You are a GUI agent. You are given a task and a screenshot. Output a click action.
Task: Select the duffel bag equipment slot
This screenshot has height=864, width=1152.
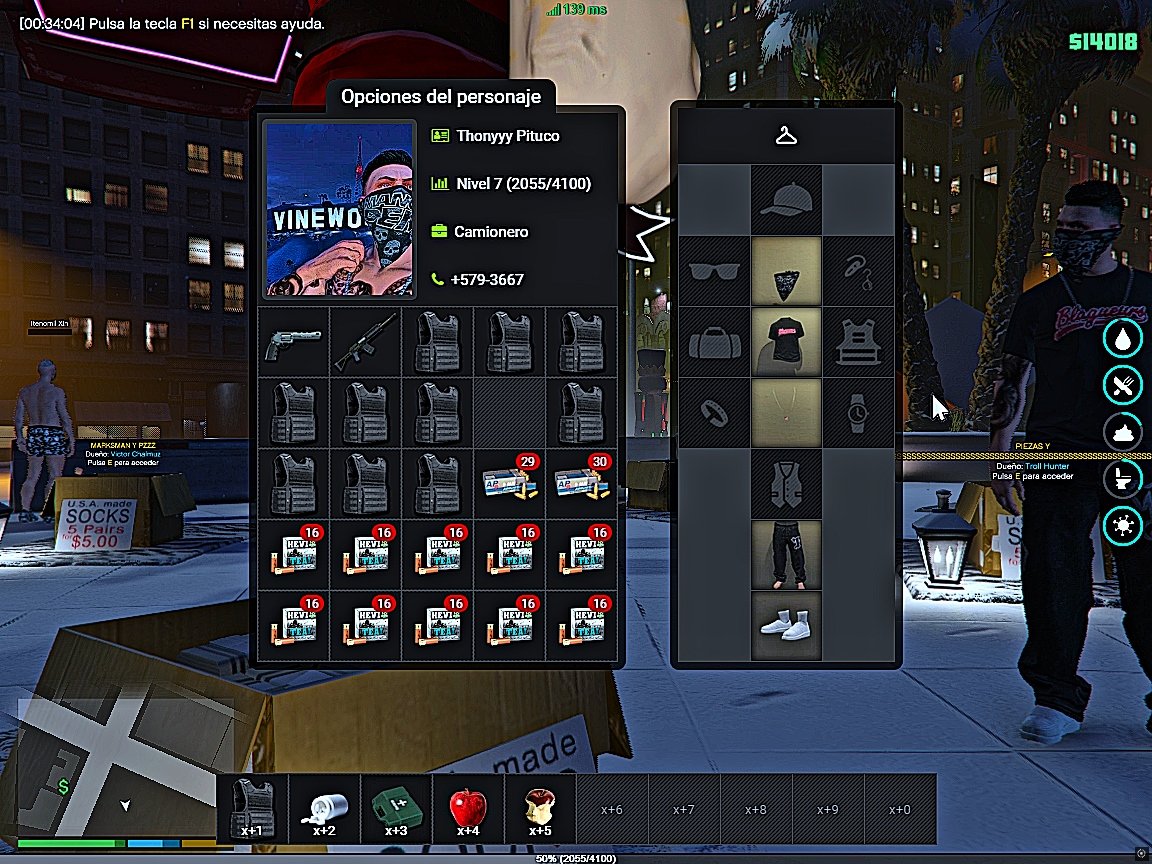715,342
